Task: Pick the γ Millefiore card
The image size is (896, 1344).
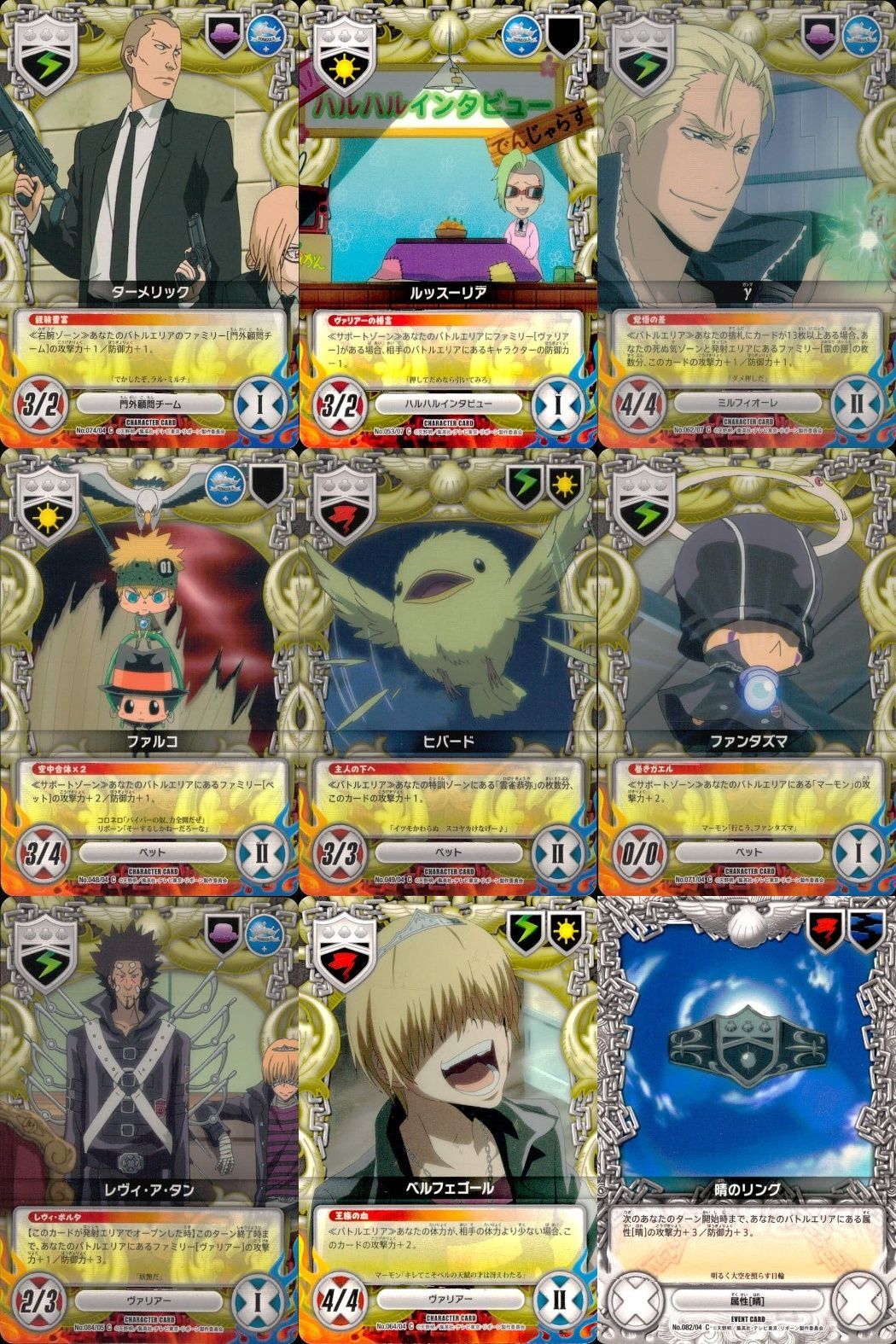Action: [747, 224]
